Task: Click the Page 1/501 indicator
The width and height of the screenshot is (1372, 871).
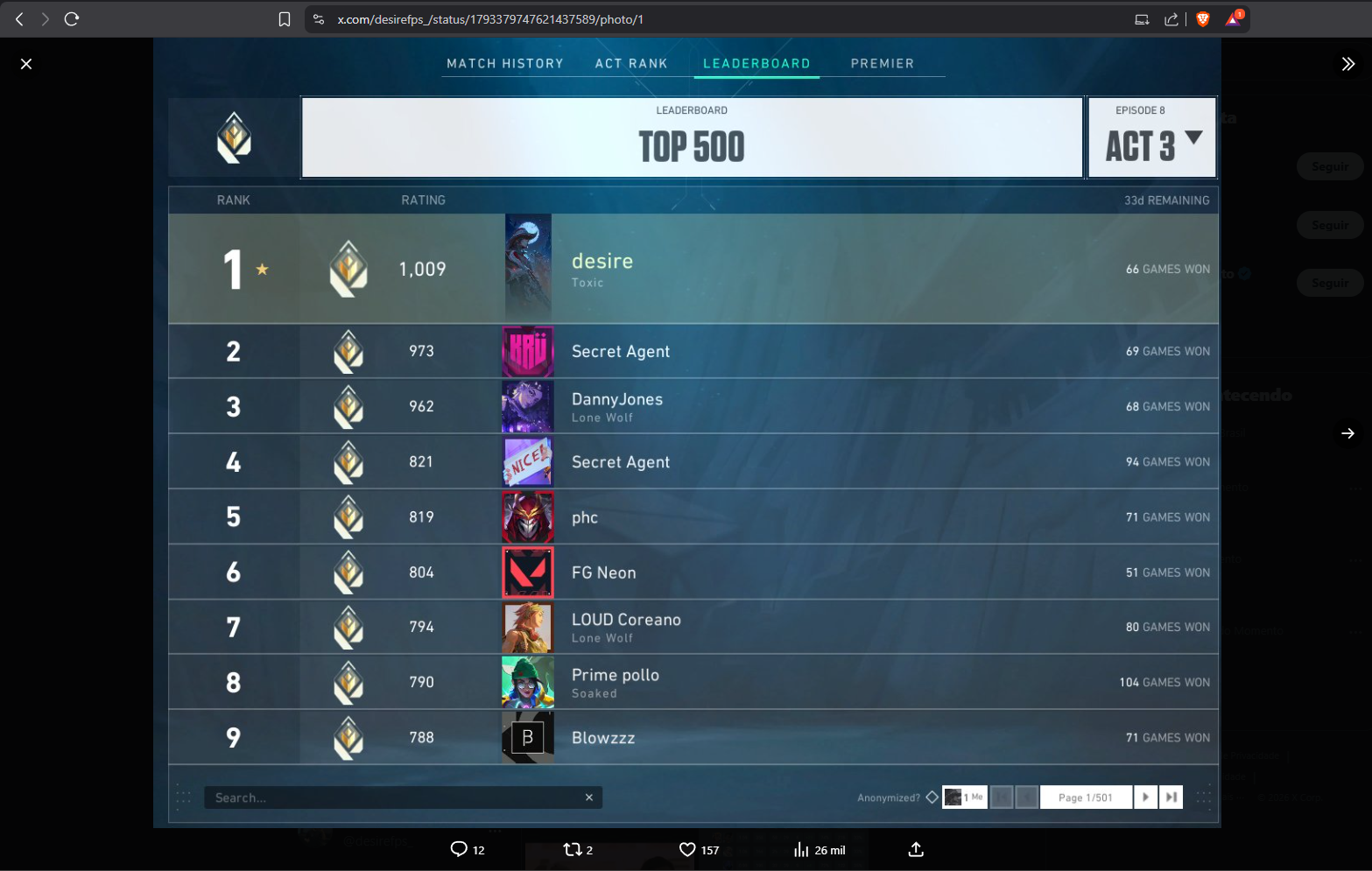Action: coord(1086,797)
